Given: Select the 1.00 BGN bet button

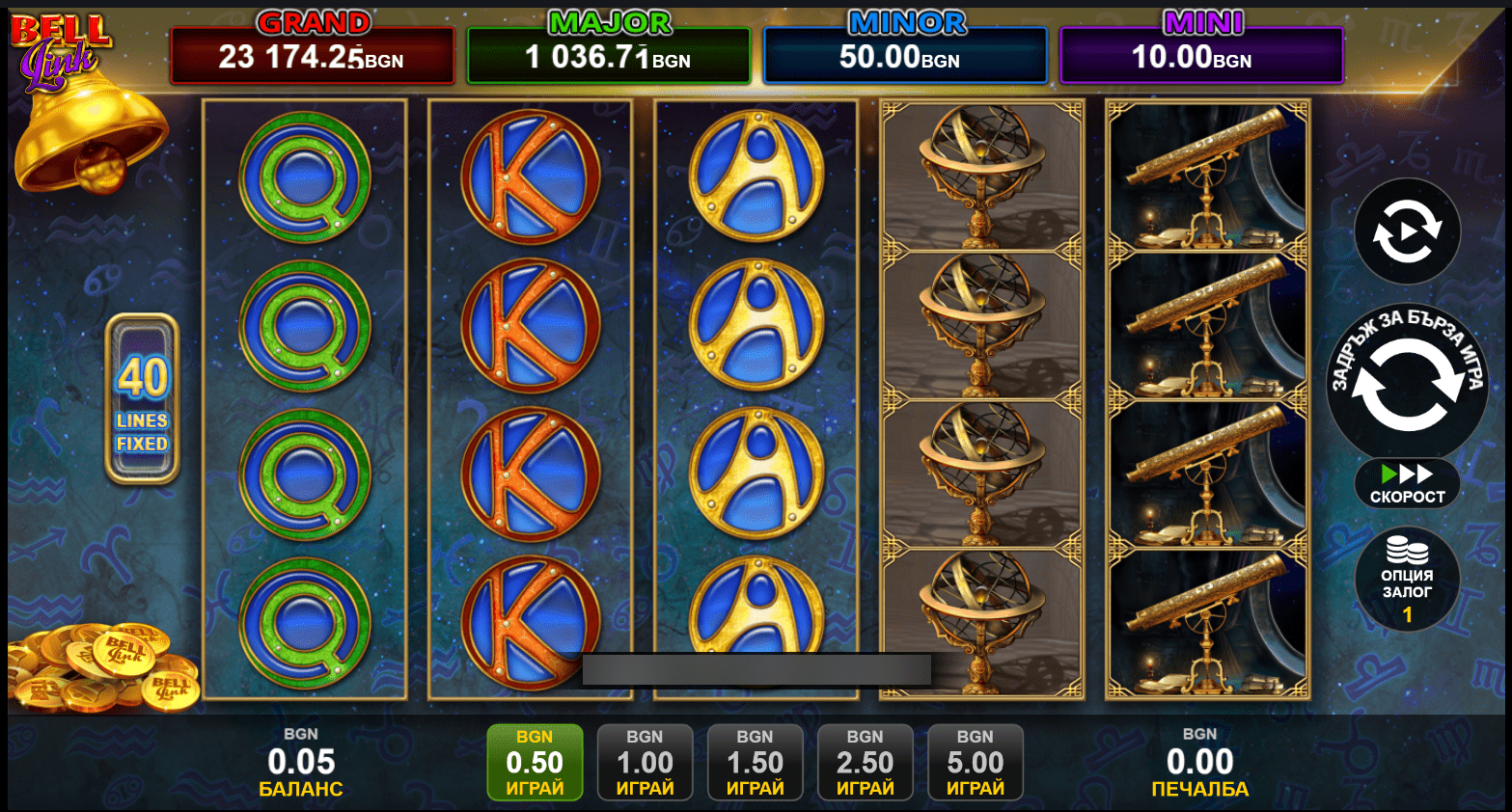Looking at the screenshot, I should tap(645, 762).
